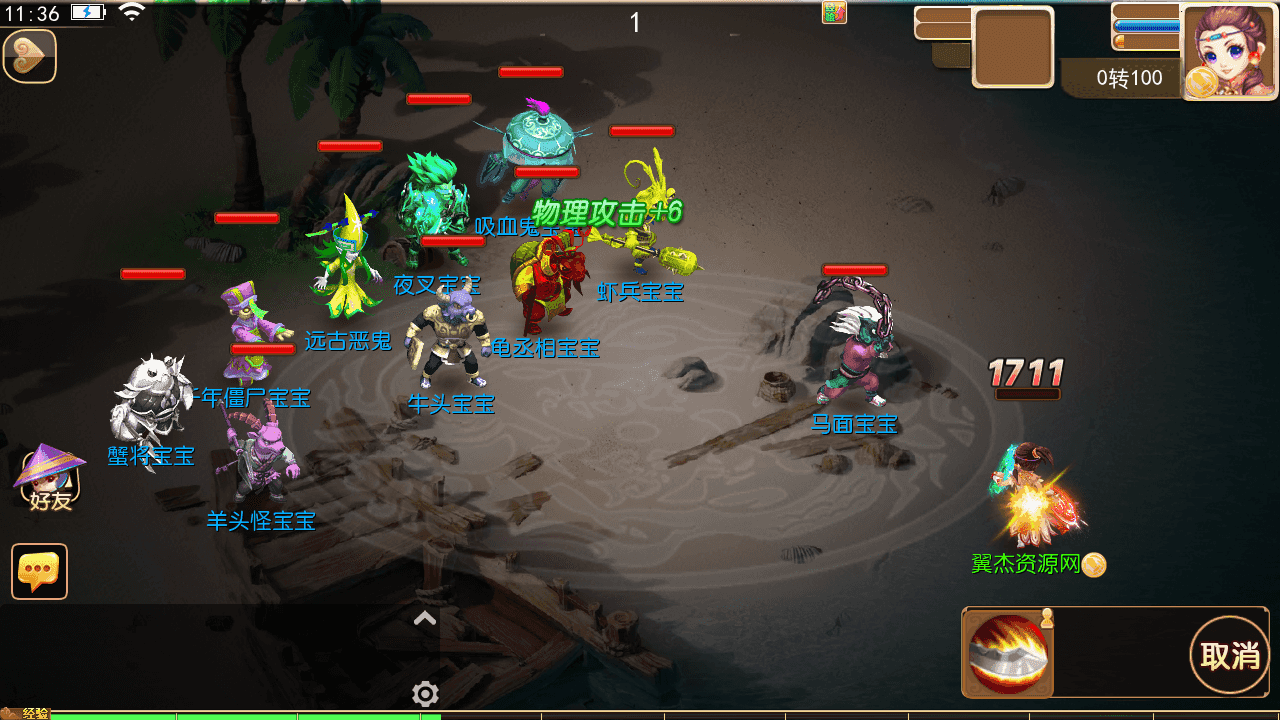1280x720 pixels.
Task: Click the golden arrow button in corner
Action: 30,56
